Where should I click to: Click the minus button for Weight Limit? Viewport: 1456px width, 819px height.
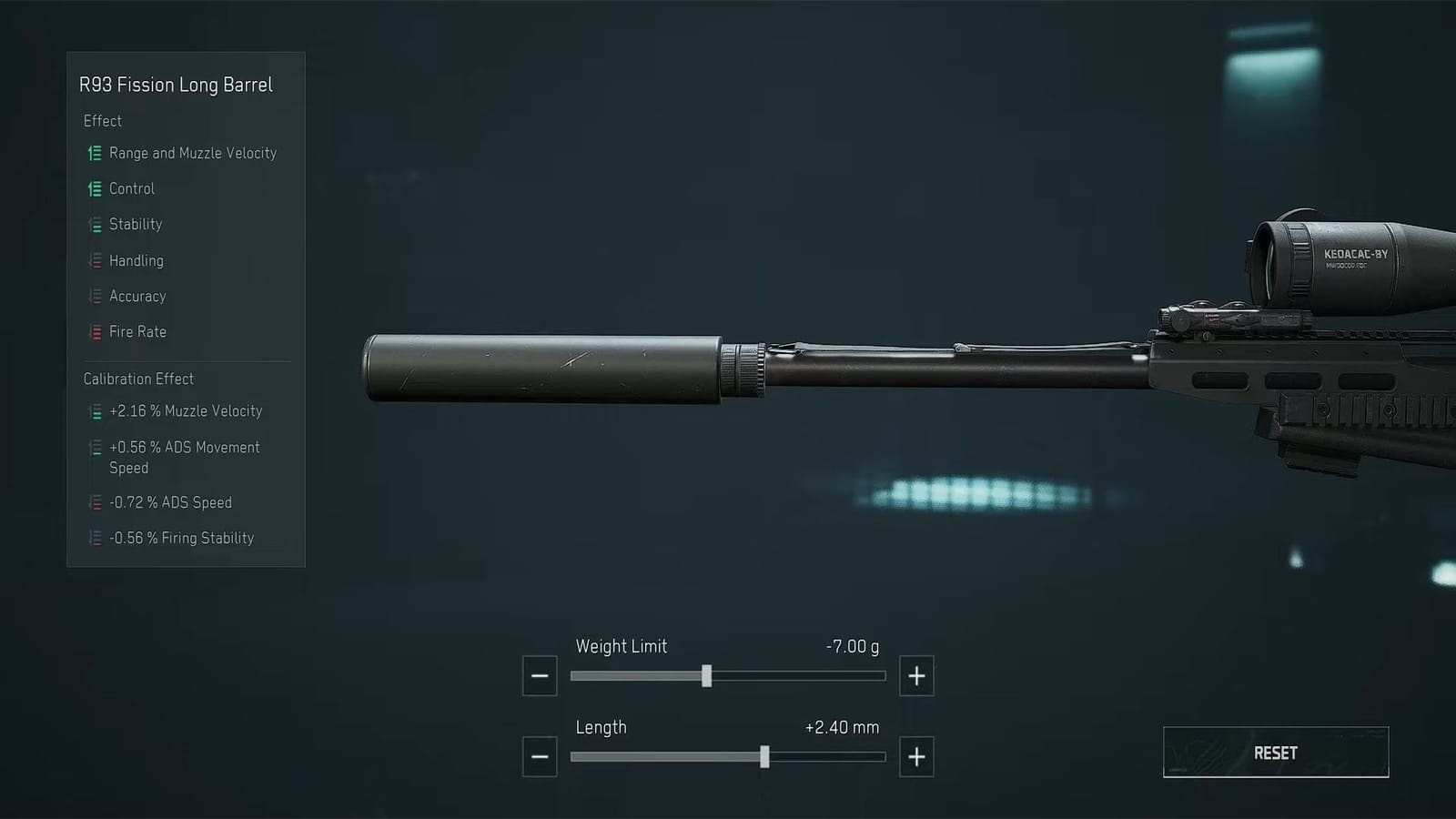[539, 675]
